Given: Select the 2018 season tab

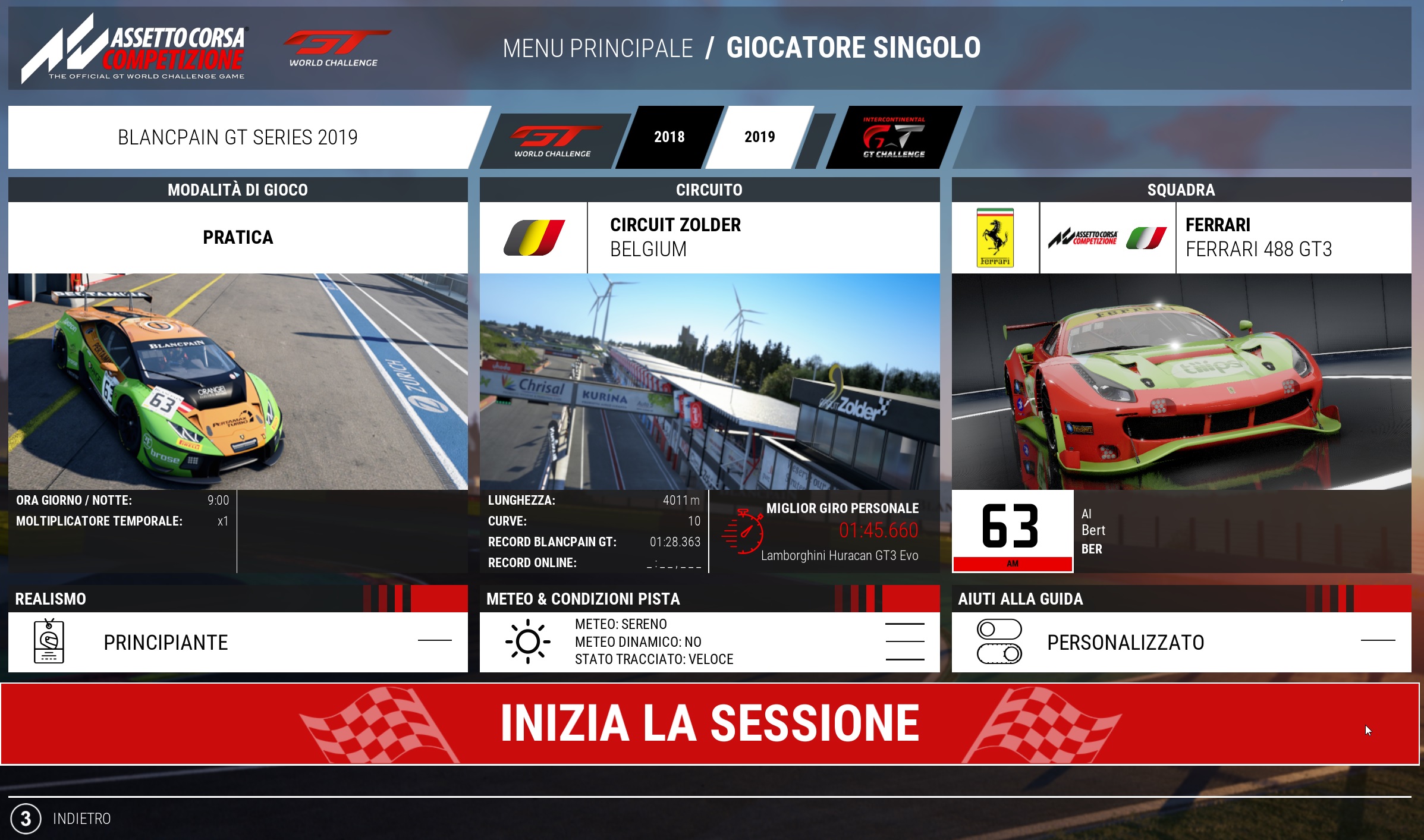Looking at the screenshot, I should [x=669, y=137].
